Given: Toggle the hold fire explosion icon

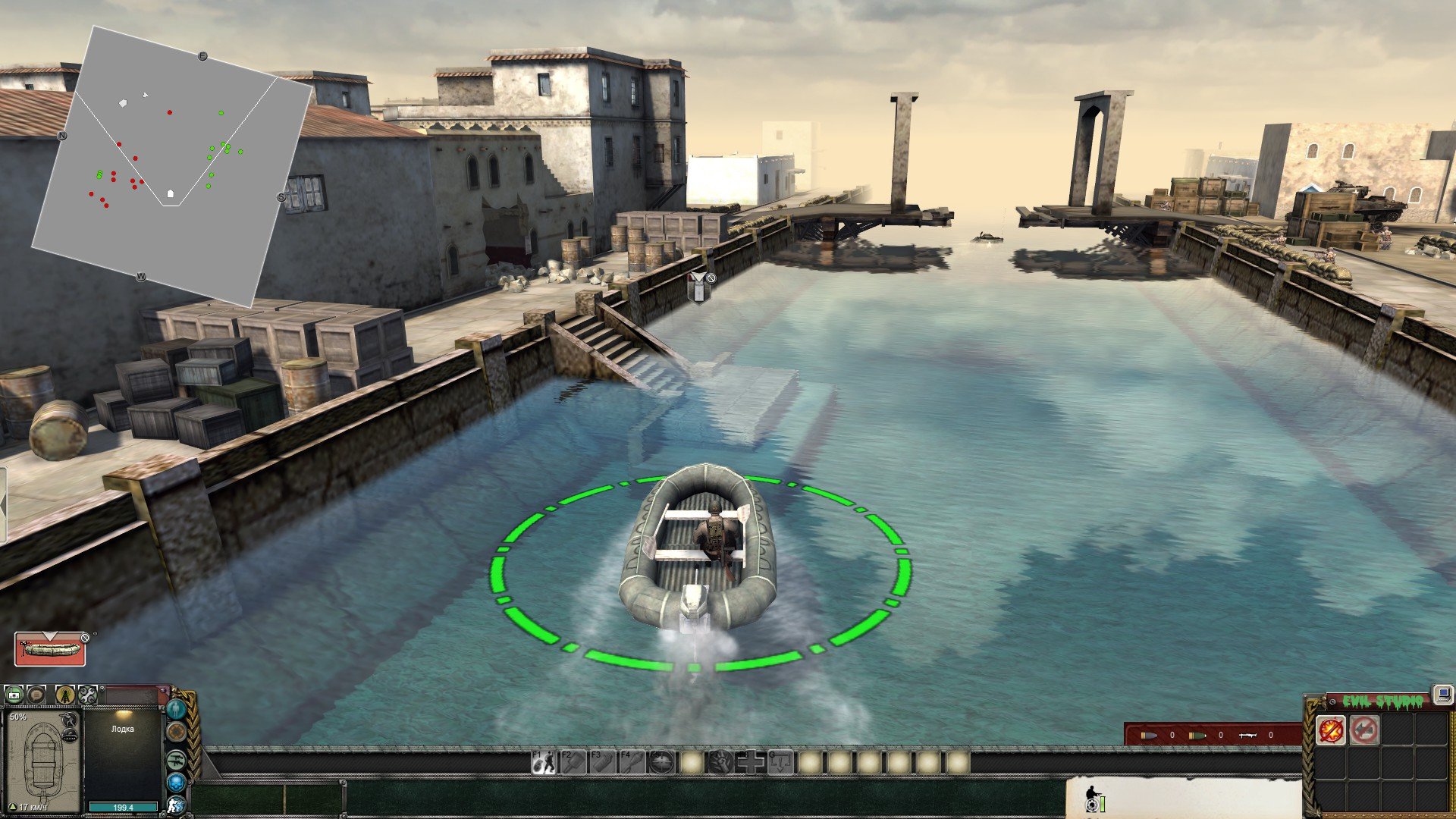Looking at the screenshot, I should tap(1331, 730).
